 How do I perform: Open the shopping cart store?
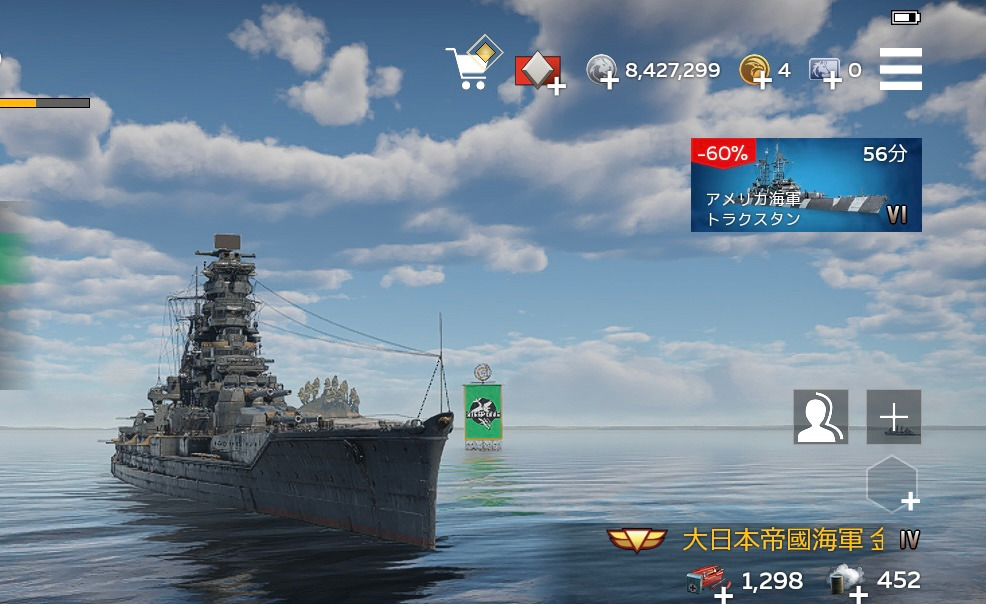pos(471,66)
